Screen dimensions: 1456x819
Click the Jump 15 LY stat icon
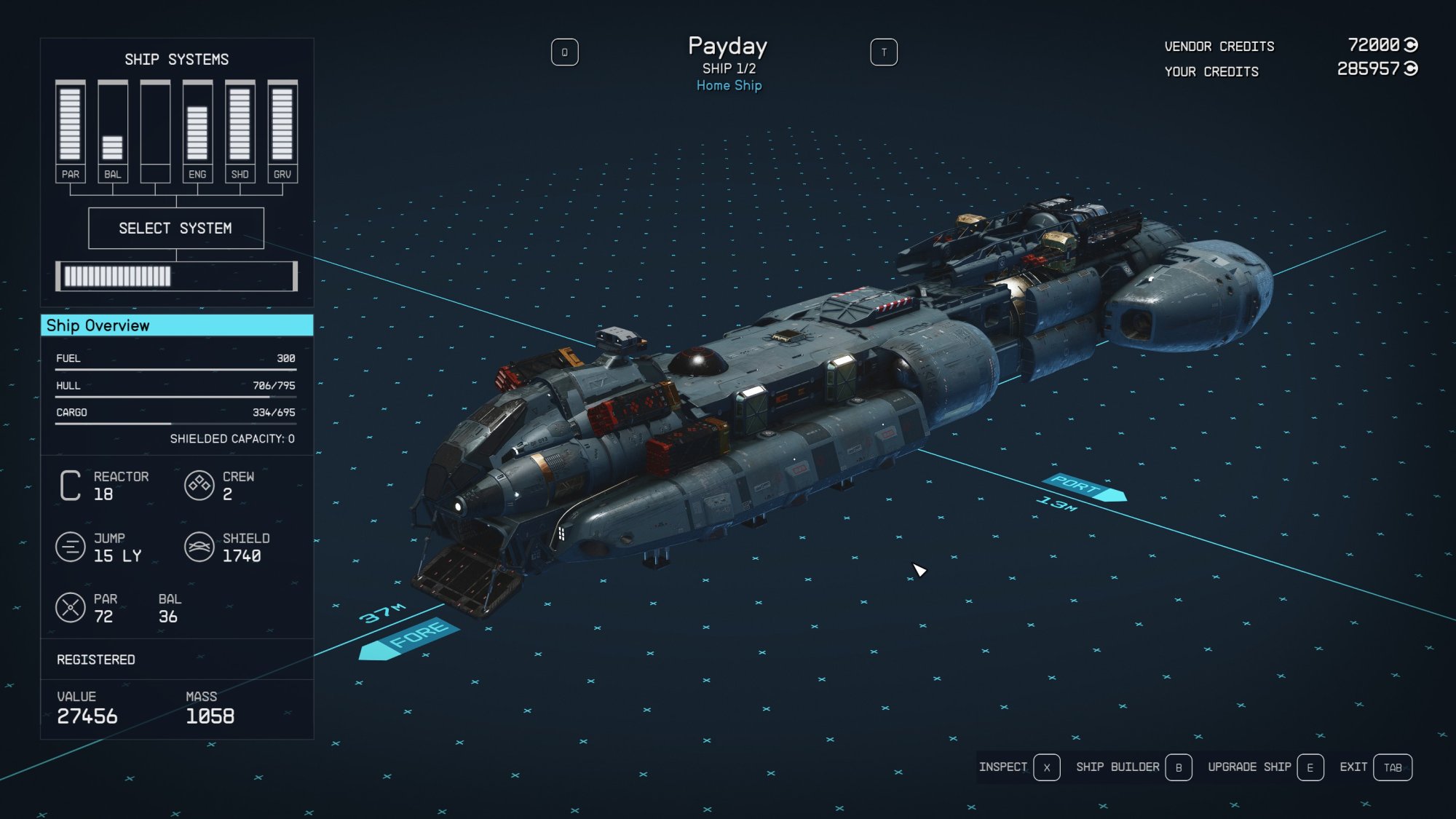71,547
